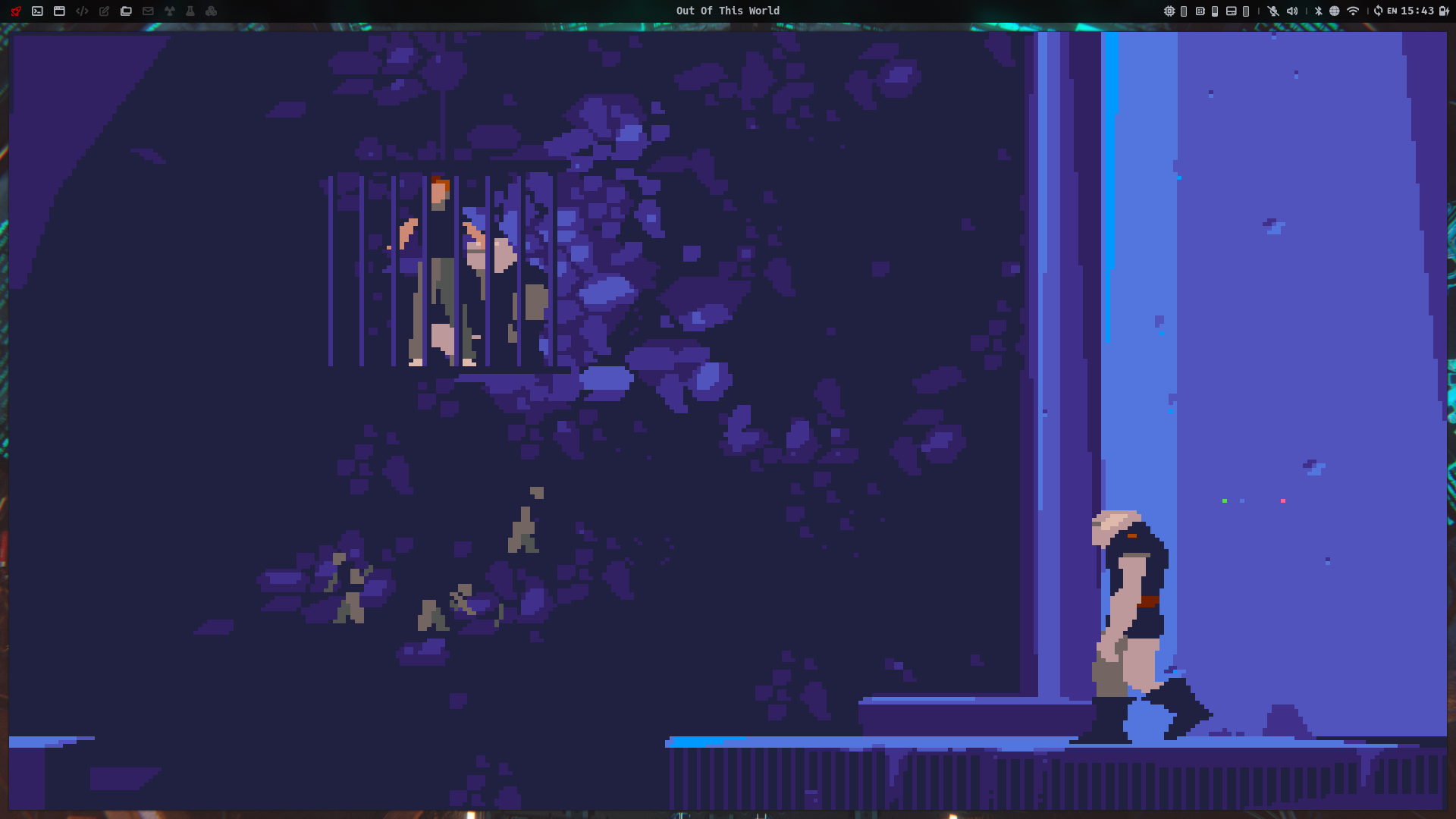Open the code editor with the </> icon
The width and height of the screenshot is (1456, 819).
coord(82,11)
